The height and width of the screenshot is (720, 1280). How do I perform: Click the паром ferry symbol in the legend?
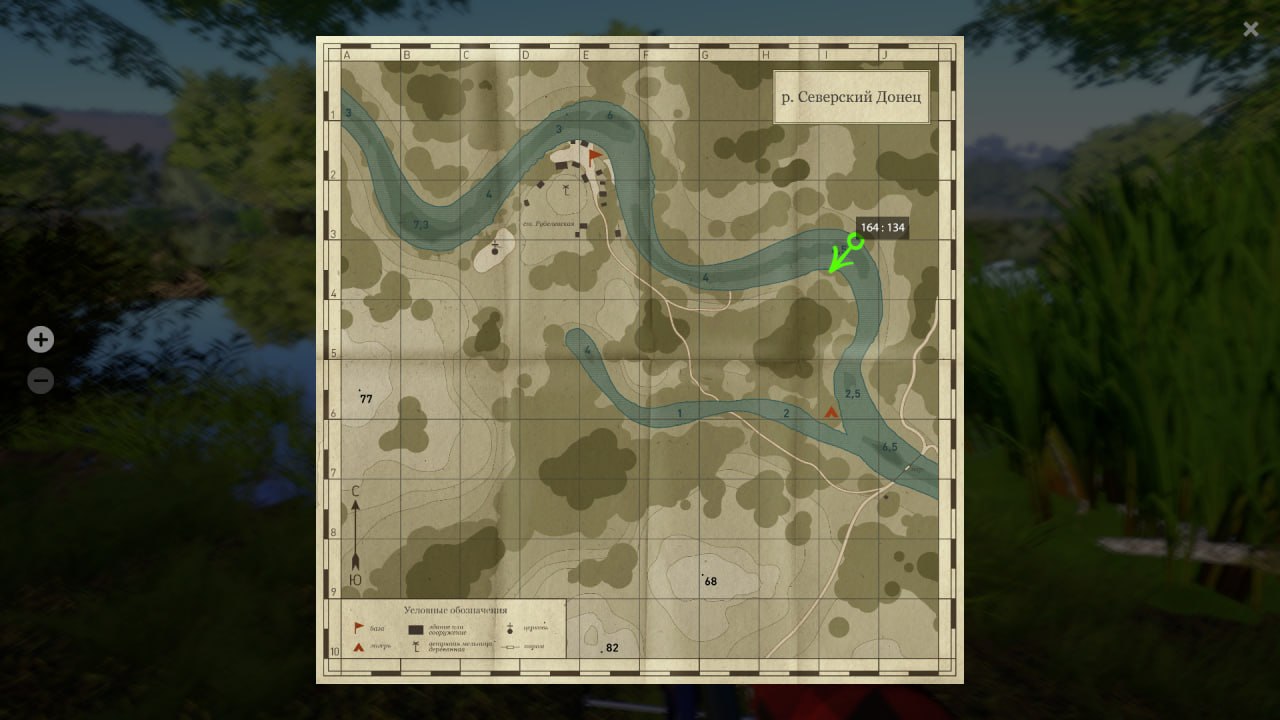509,646
